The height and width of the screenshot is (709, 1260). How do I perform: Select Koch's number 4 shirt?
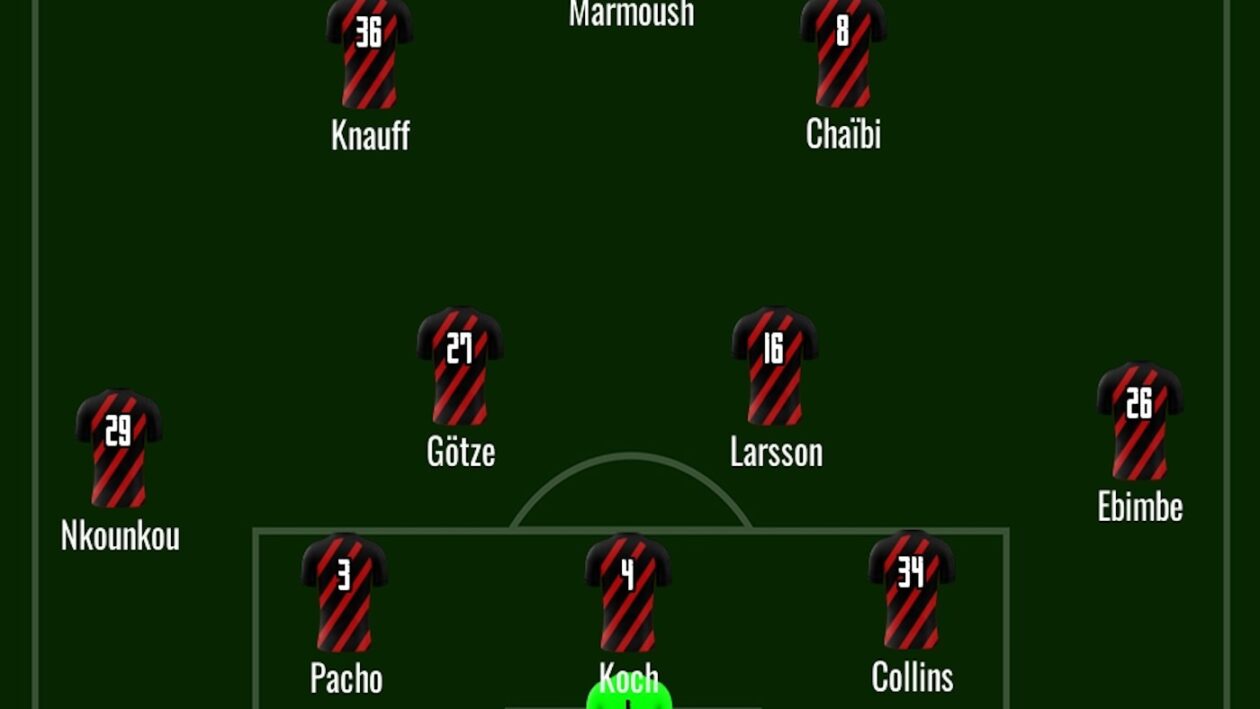628,592
